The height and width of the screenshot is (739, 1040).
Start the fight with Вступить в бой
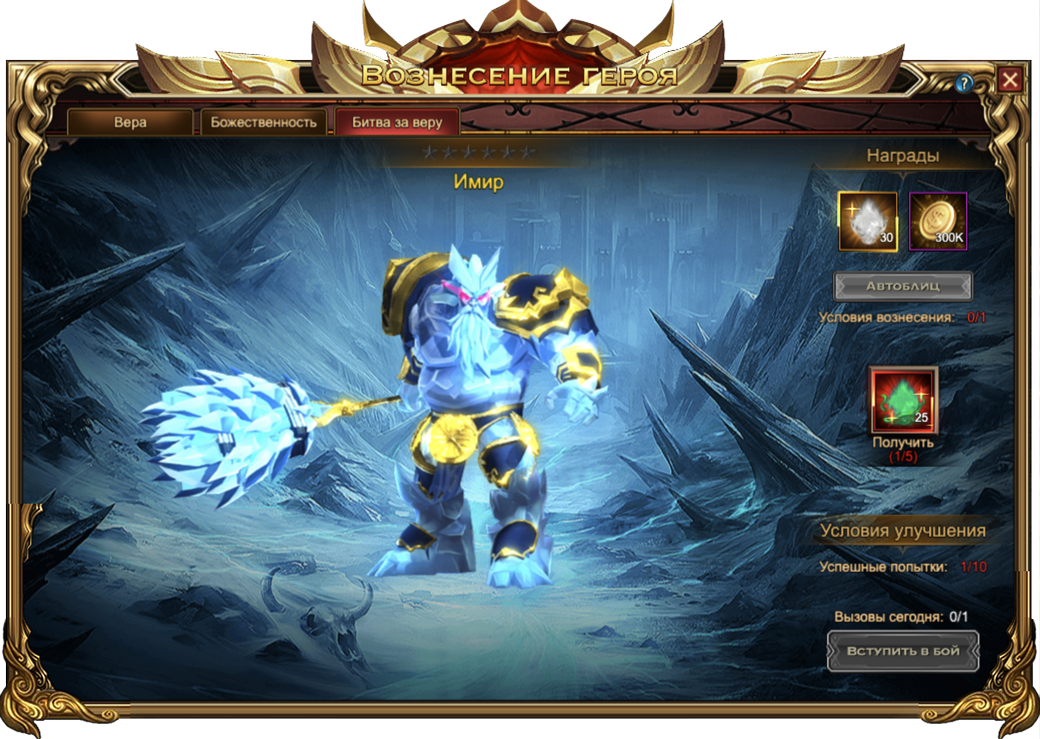(903, 651)
